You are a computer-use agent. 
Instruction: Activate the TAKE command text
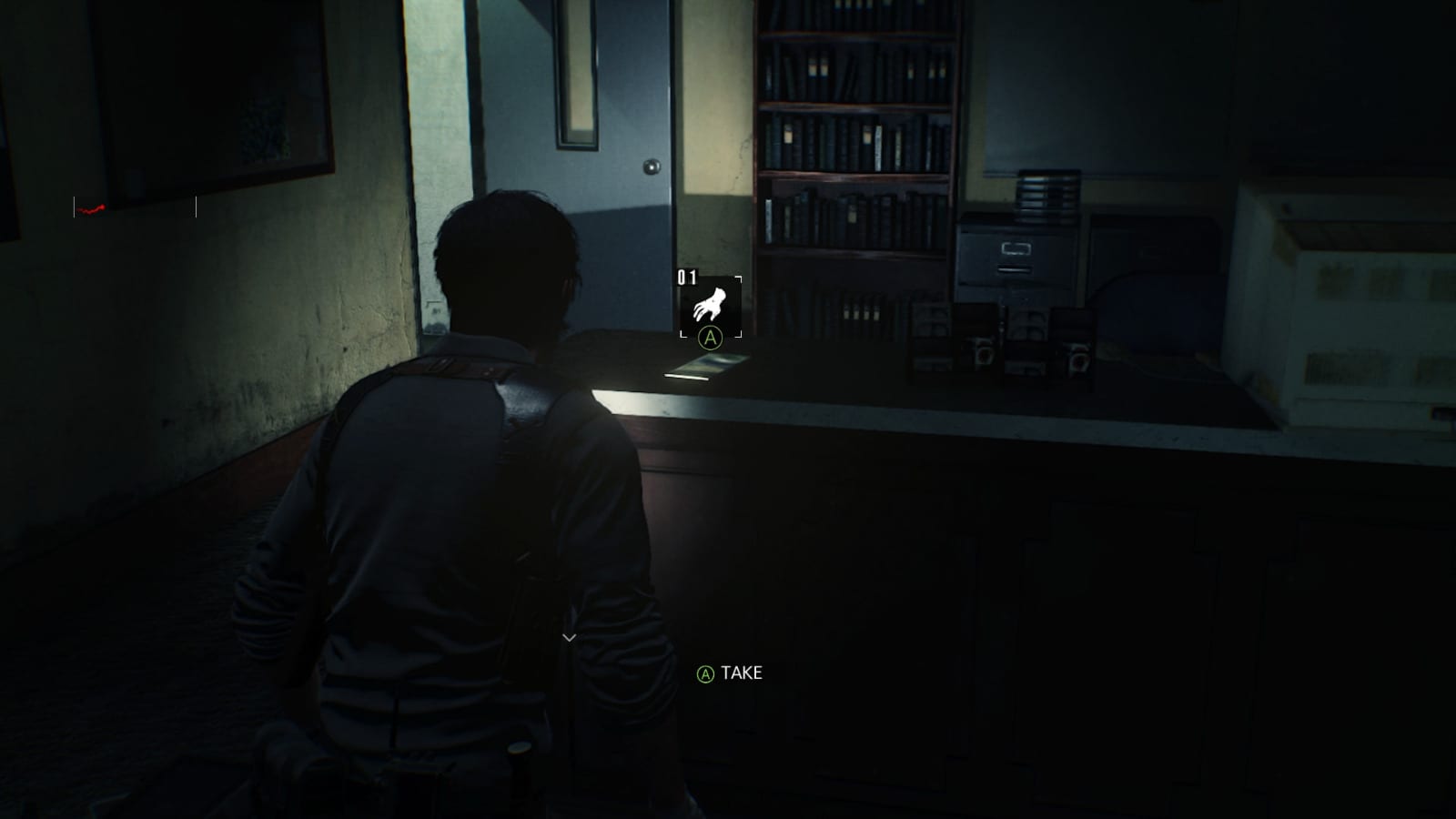742,674
